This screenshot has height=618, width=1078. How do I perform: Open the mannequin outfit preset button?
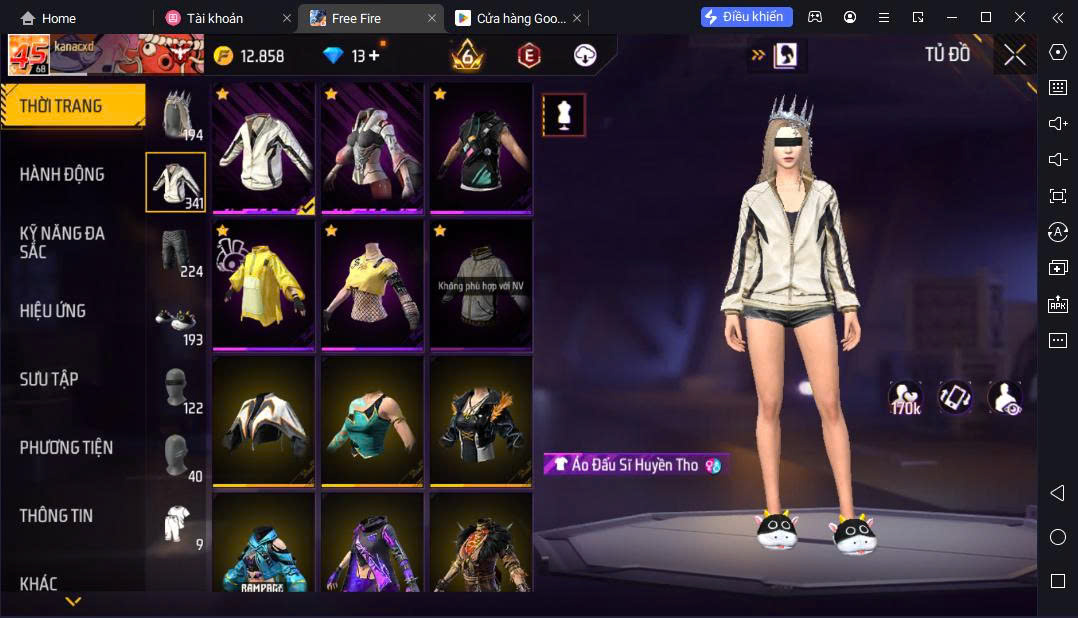tap(564, 115)
